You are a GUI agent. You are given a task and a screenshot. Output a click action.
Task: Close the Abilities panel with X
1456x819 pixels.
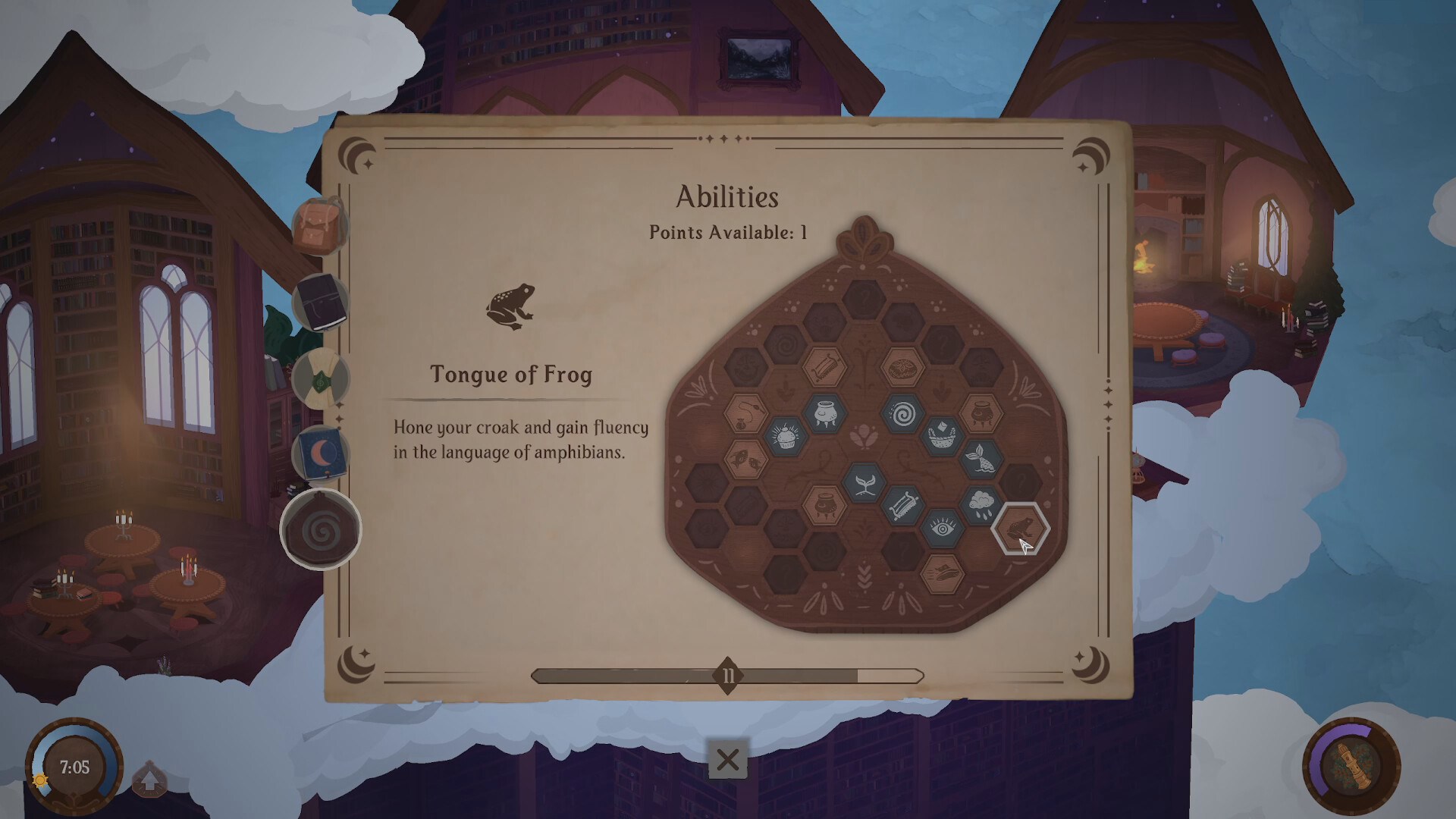pos(727,759)
